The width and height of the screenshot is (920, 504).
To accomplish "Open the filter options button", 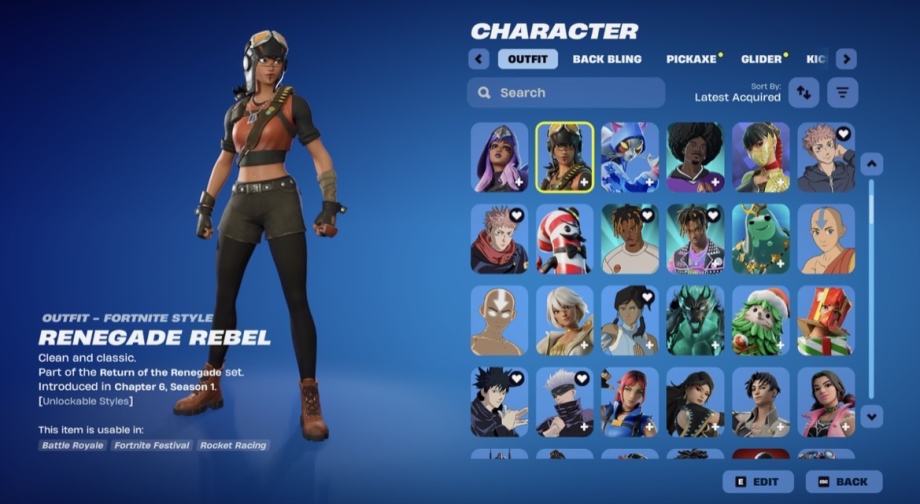I will click(843, 93).
